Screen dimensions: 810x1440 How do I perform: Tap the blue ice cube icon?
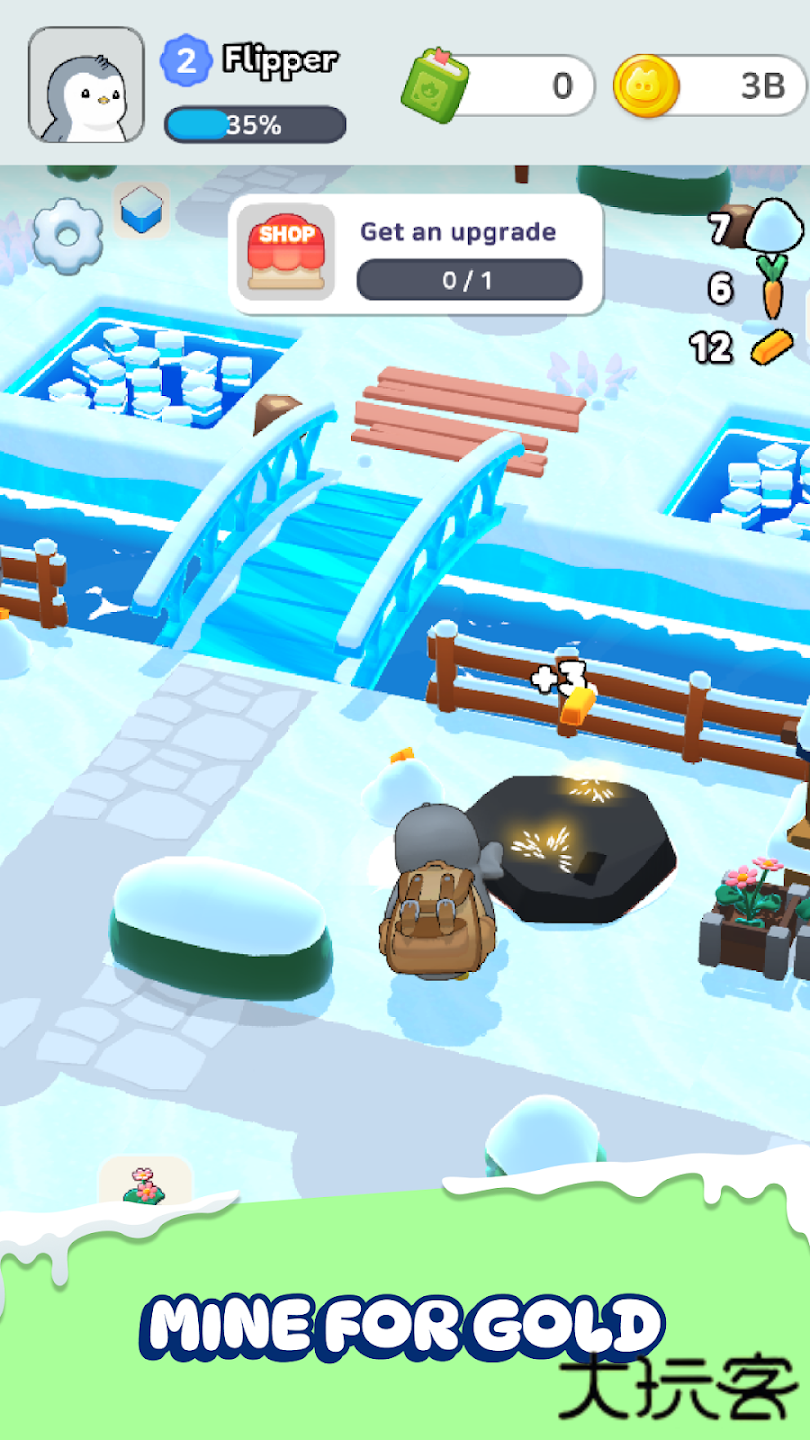[x=140, y=211]
